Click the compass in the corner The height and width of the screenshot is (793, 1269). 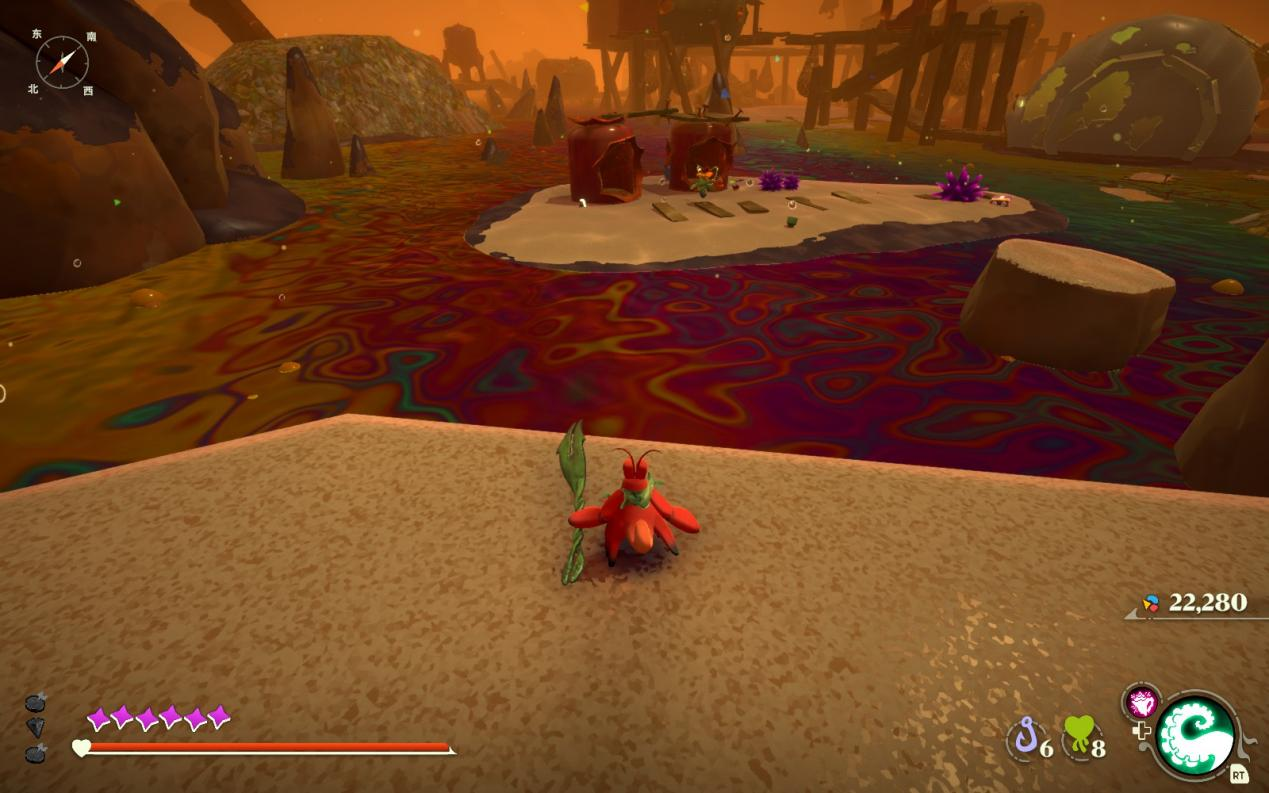tap(62, 62)
